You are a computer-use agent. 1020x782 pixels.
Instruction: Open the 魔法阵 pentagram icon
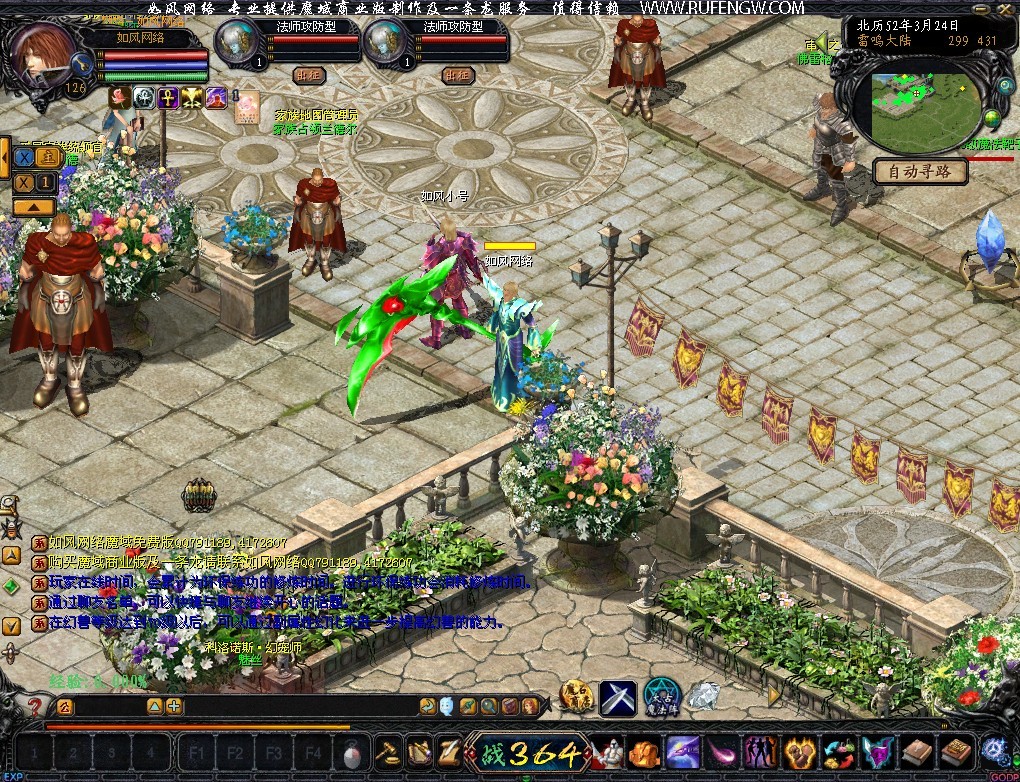click(661, 696)
